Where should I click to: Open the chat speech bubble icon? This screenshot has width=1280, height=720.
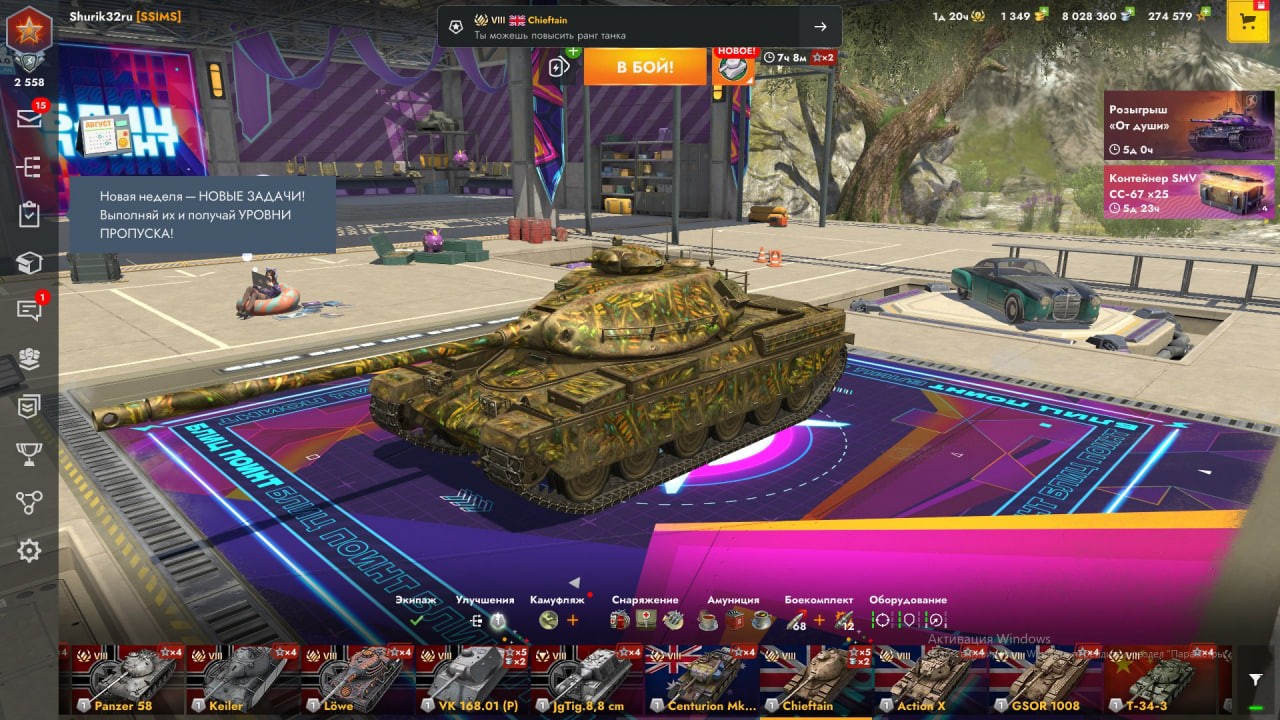pyautogui.click(x=29, y=310)
